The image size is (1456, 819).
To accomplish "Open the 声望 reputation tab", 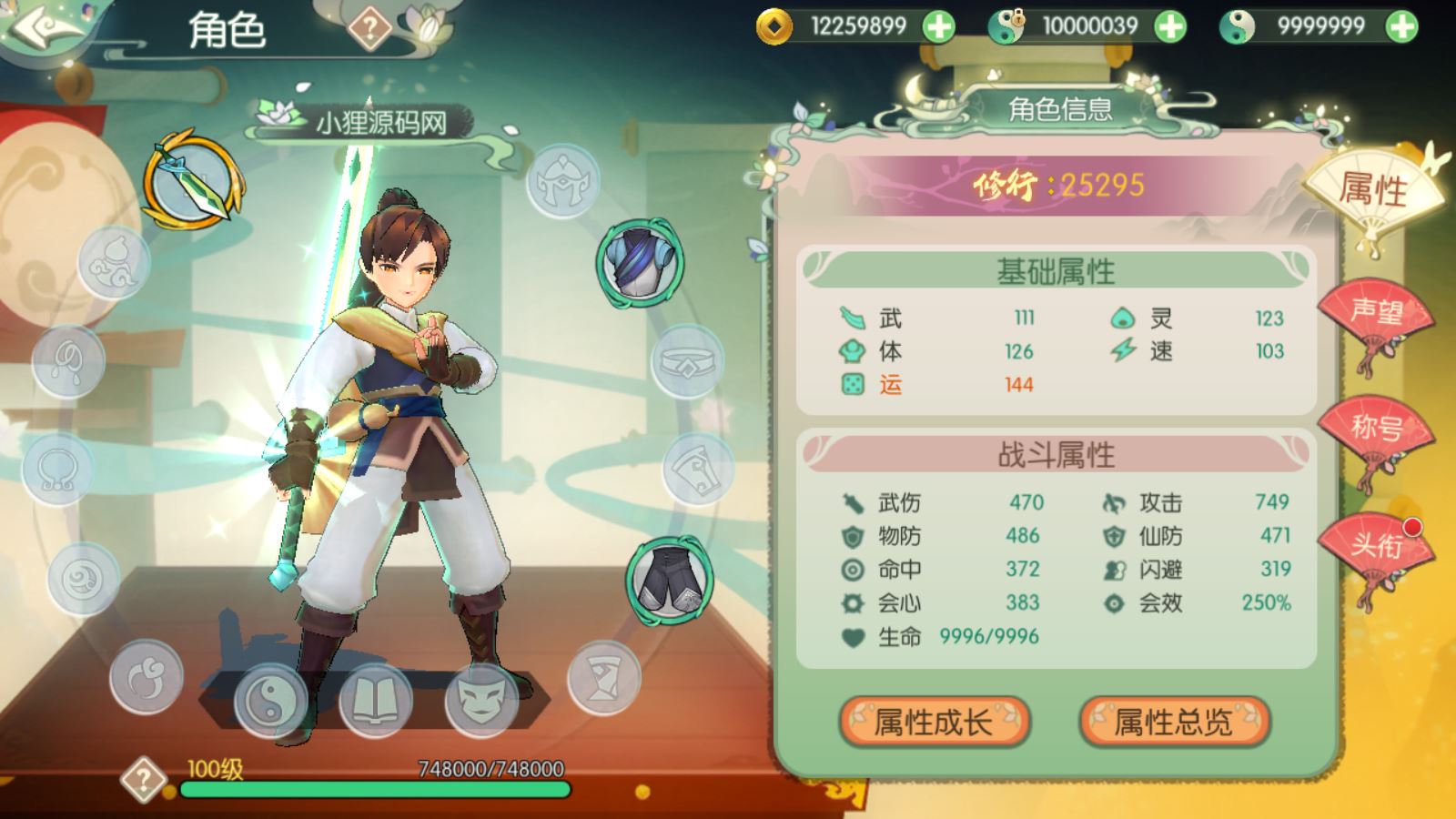I will tap(1375, 312).
